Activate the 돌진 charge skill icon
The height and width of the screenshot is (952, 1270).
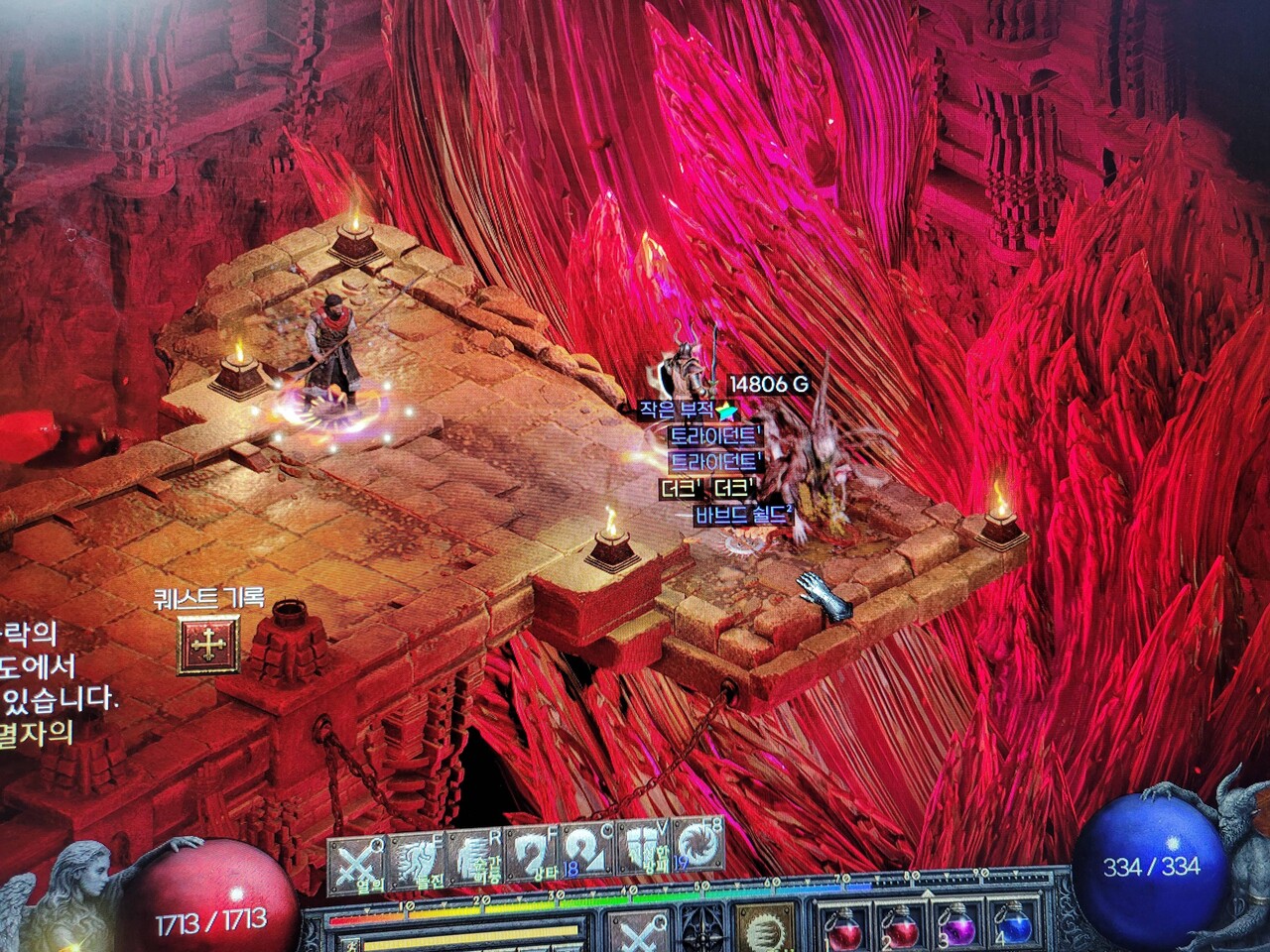[417, 861]
